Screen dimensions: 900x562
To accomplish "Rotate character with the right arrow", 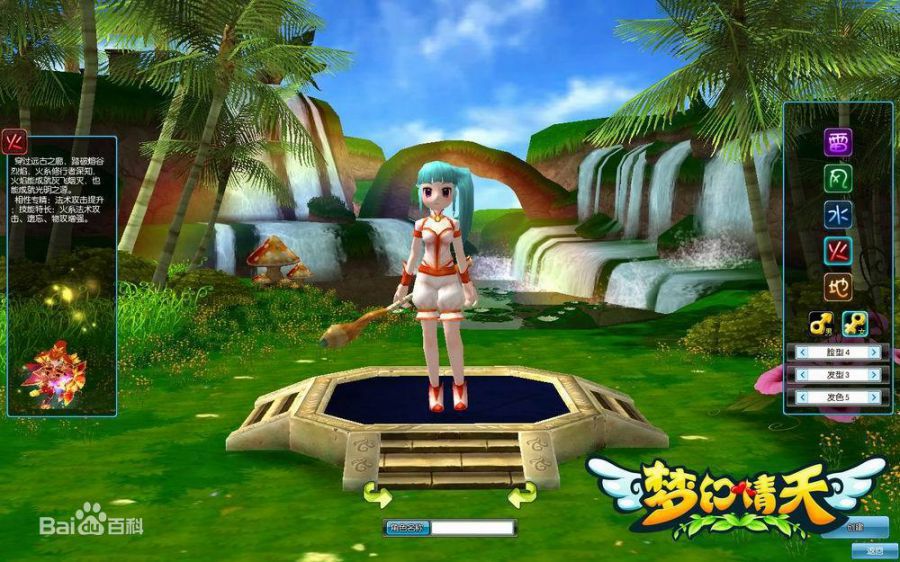I will [521, 494].
